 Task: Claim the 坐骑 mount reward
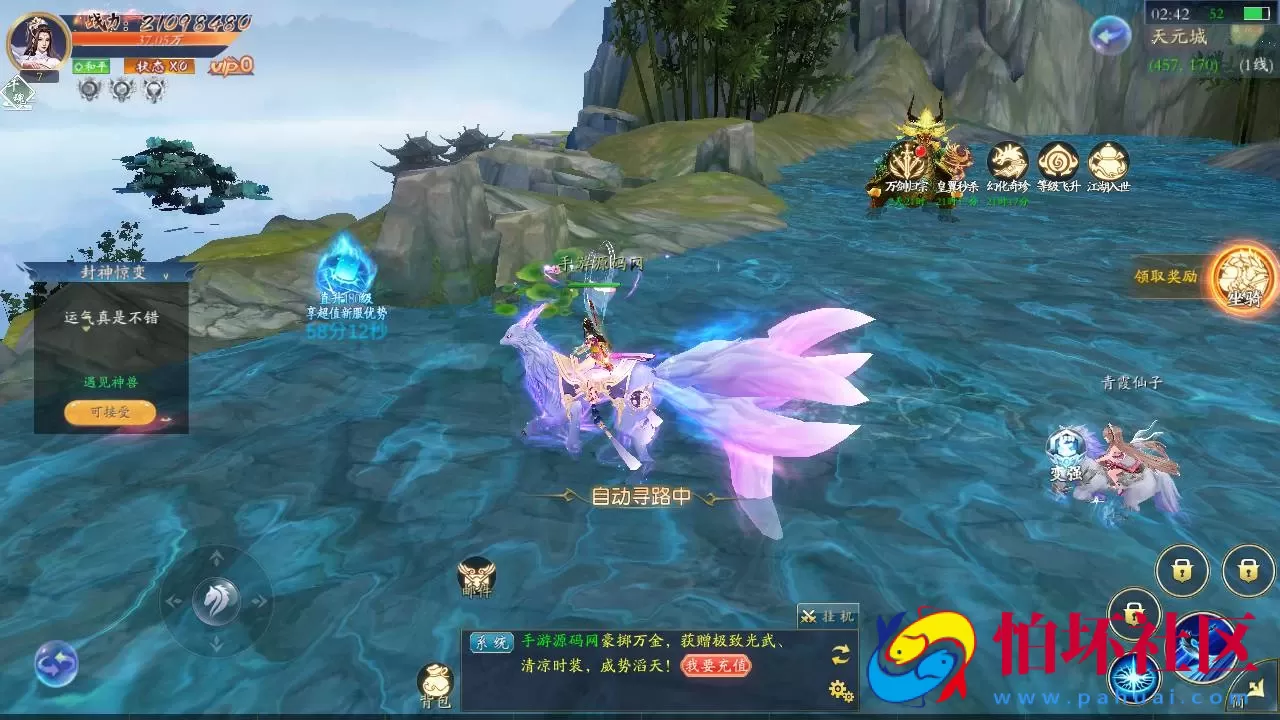pyautogui.click(x=1244, y=276)
